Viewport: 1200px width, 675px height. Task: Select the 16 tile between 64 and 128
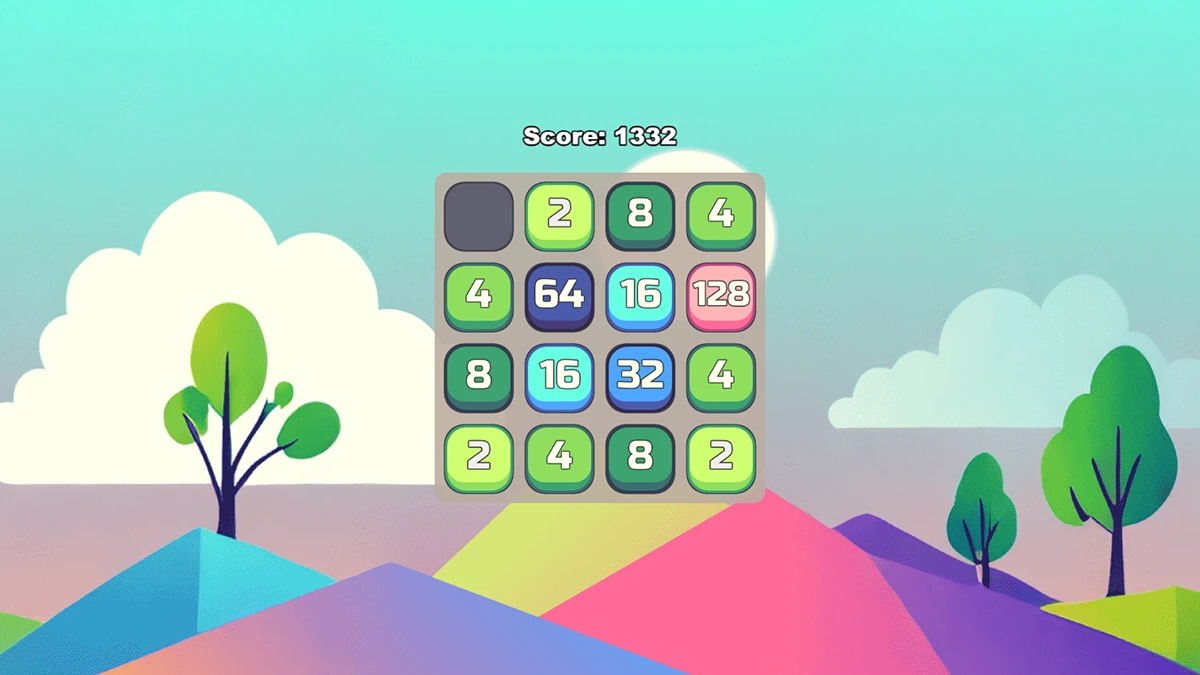pos(640,295)
